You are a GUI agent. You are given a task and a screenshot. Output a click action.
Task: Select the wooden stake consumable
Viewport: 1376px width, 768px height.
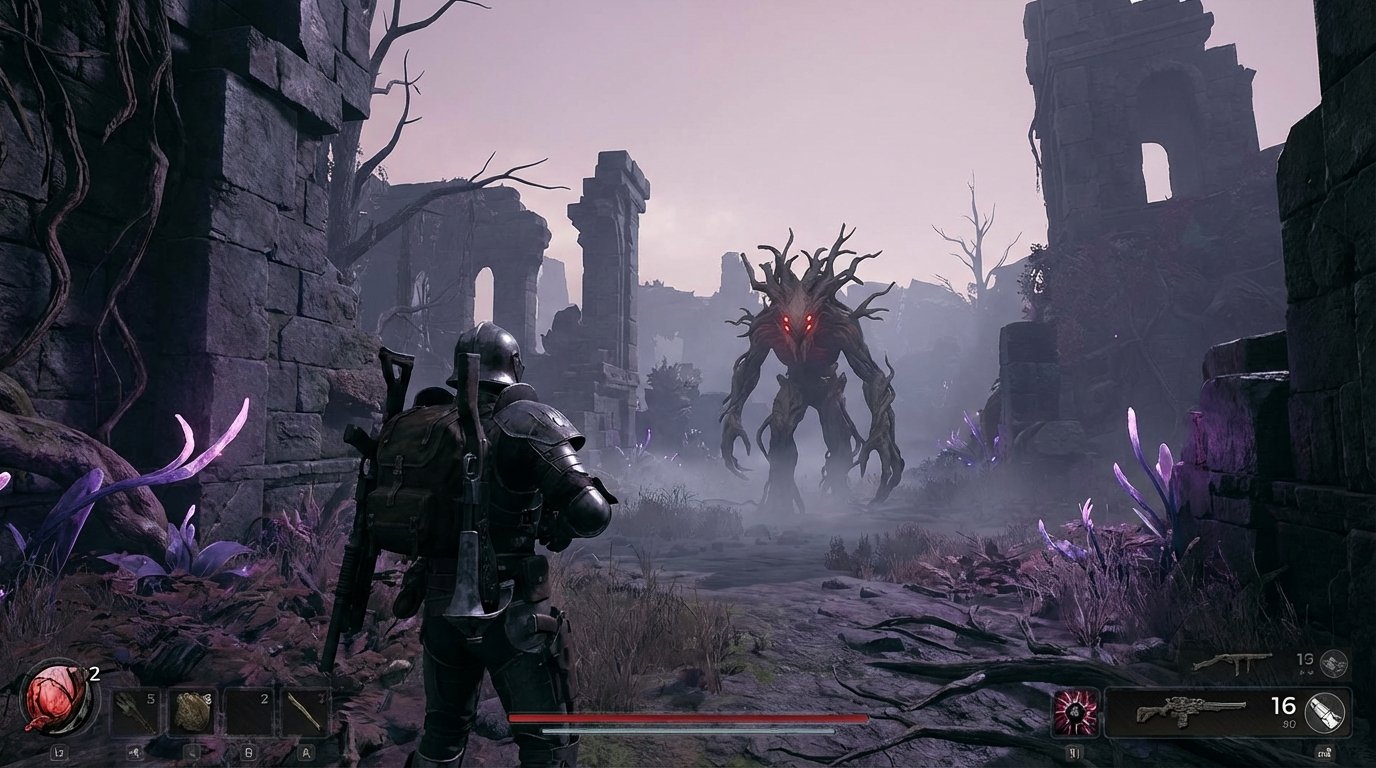point(305,710)
